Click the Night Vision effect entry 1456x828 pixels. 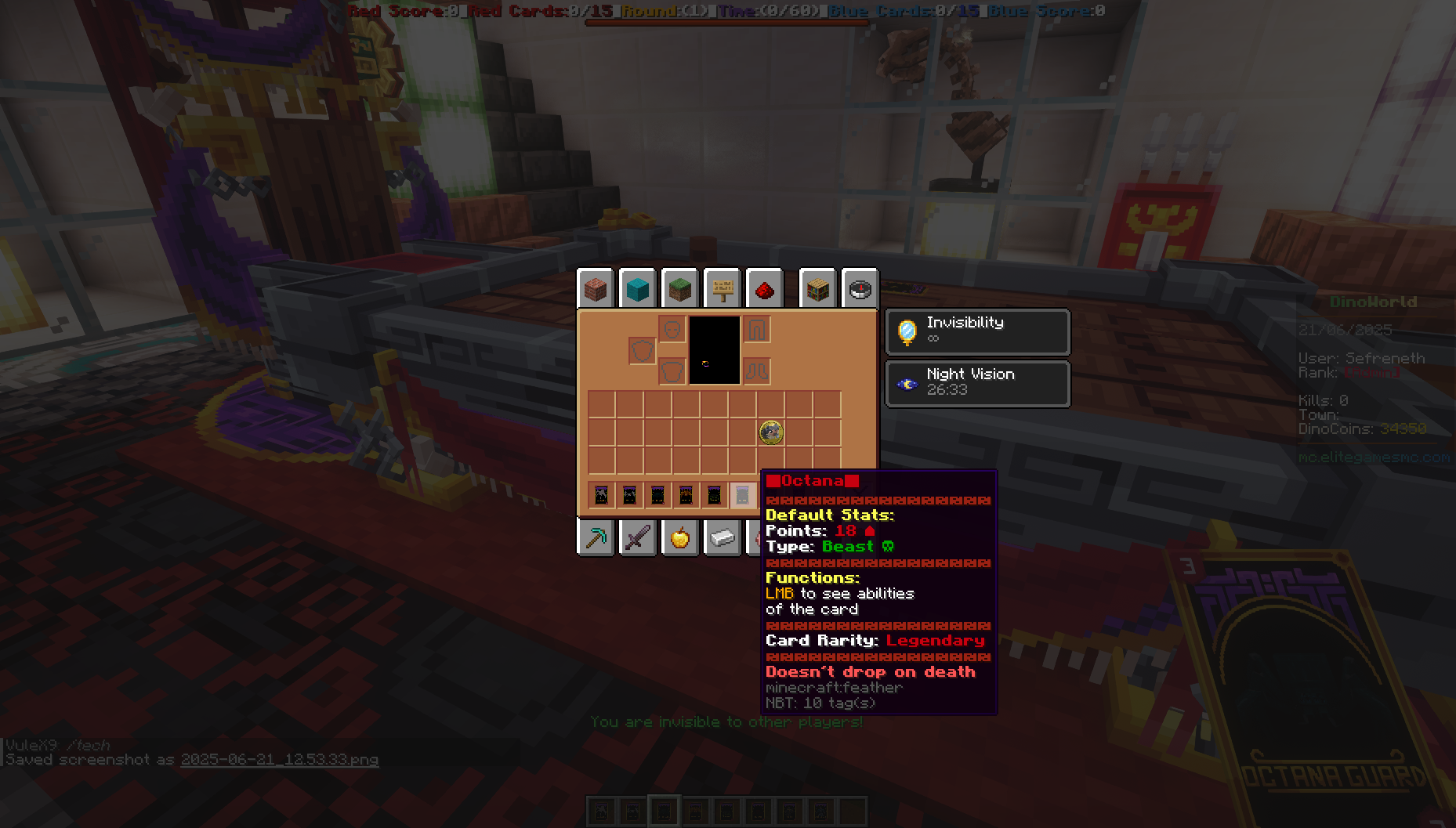point(977,383)
